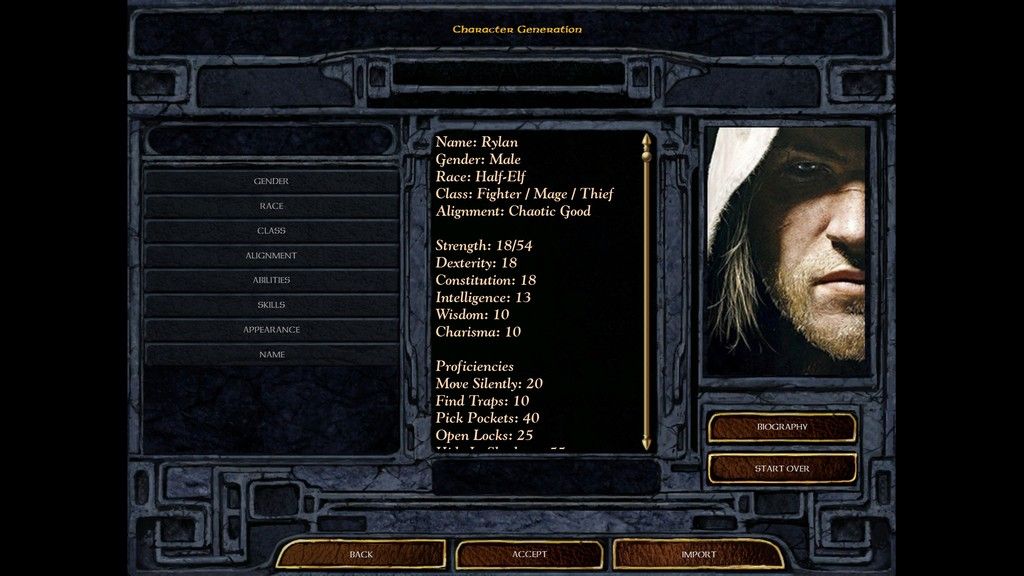Open the Alignment selection
1024x576 pixels.
coord(271,256)
